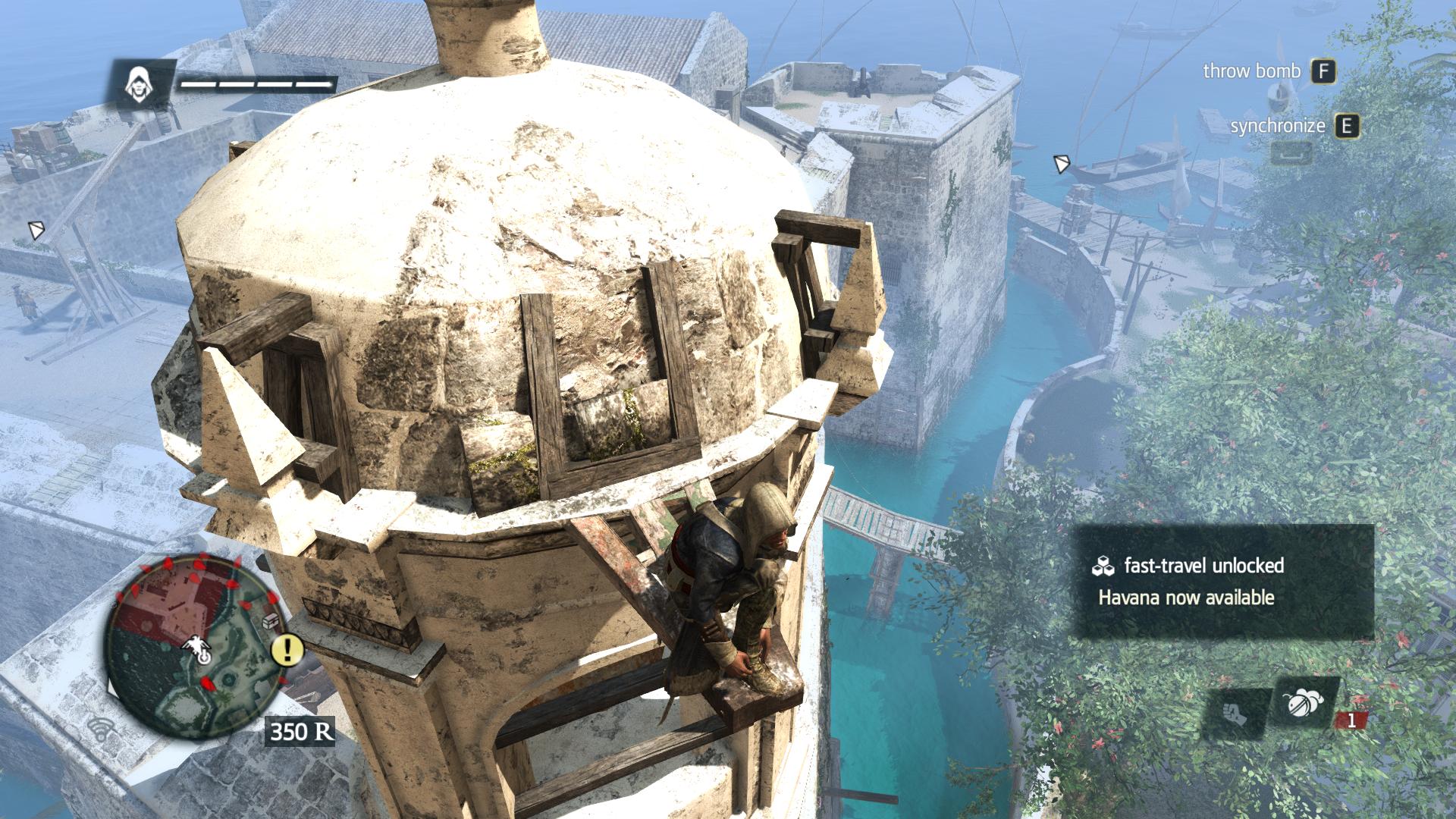
Task: Click the fast-travel unlocked Havana notification
Action: pos(1221,582)
